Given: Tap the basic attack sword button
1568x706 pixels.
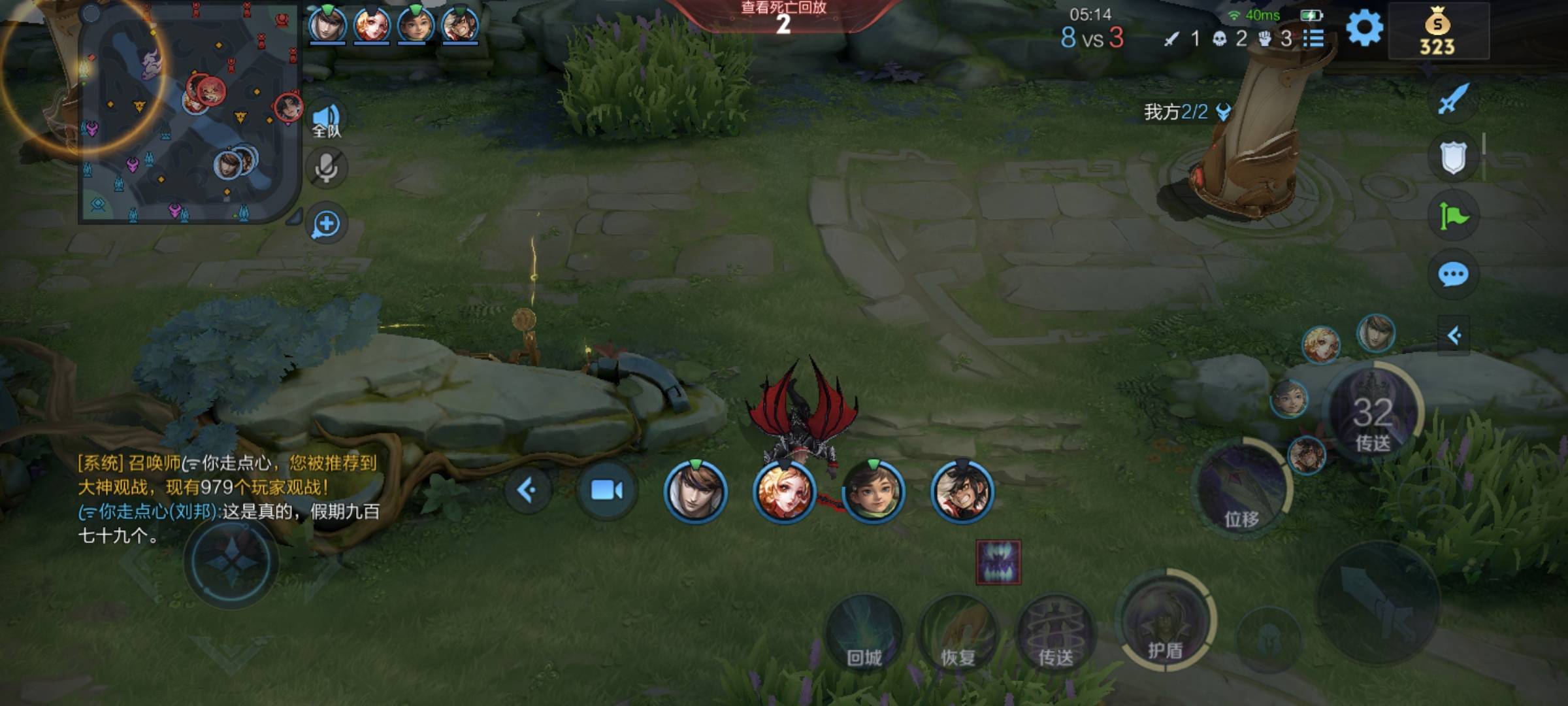Looking at the screenshot, I should click(1379, 601).
